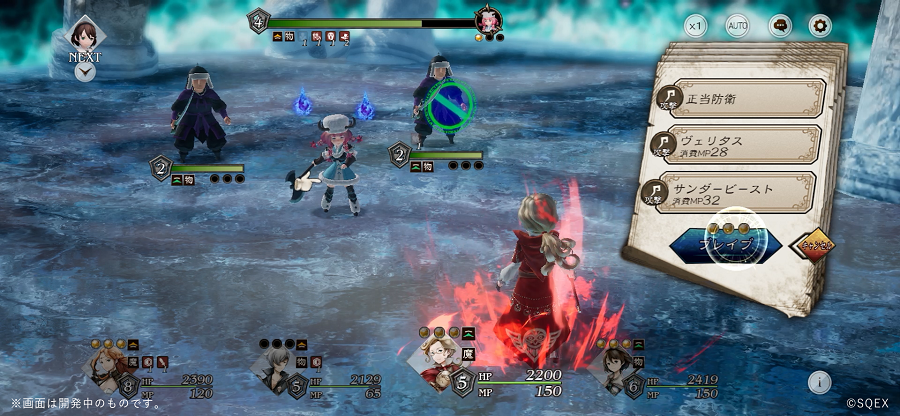Image resolution: width=900 pixels, height=416 pixels.
Task: Open the chat speech bubble button
Action: coord(779,25)
